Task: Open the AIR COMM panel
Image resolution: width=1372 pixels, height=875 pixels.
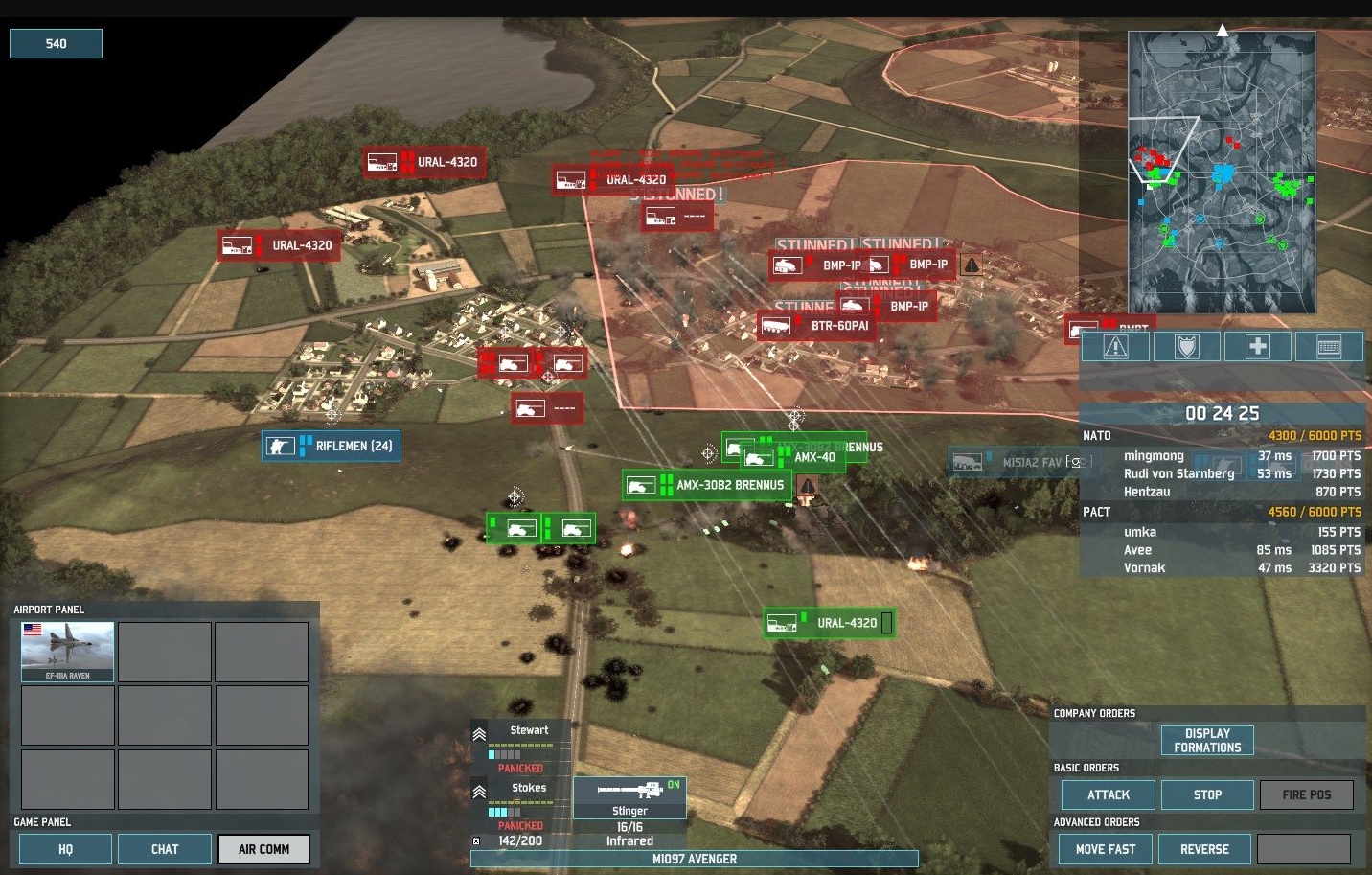Action: (263, 848)
